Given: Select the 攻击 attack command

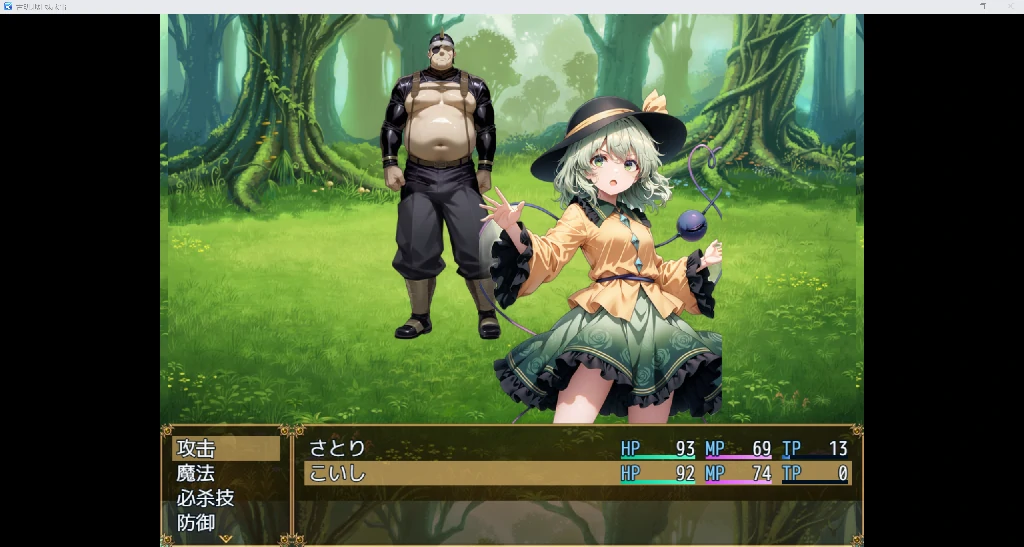Looking at the screenshot, I should coord(225,449).
